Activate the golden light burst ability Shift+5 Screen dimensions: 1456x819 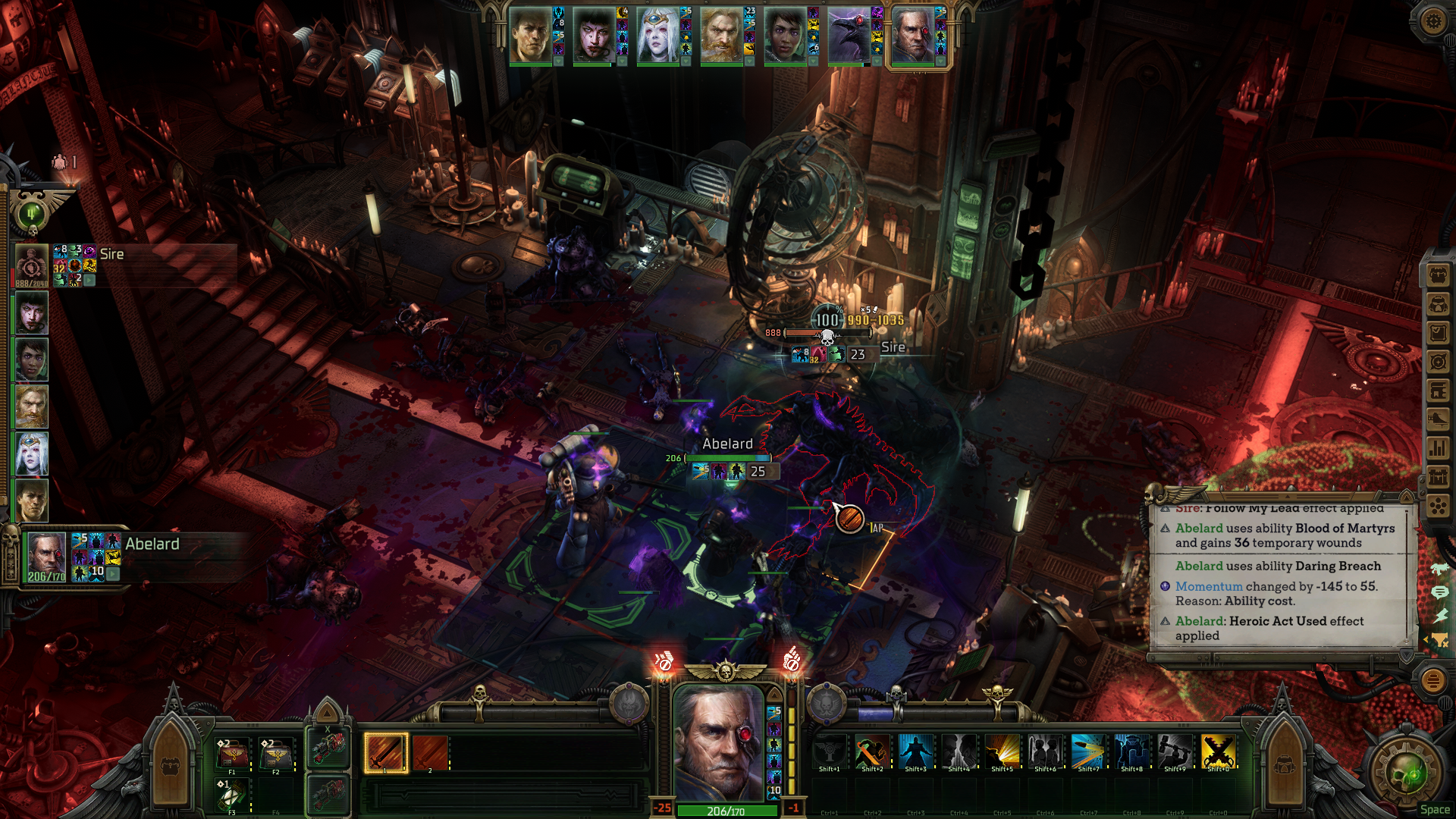tap(1002, 752)
